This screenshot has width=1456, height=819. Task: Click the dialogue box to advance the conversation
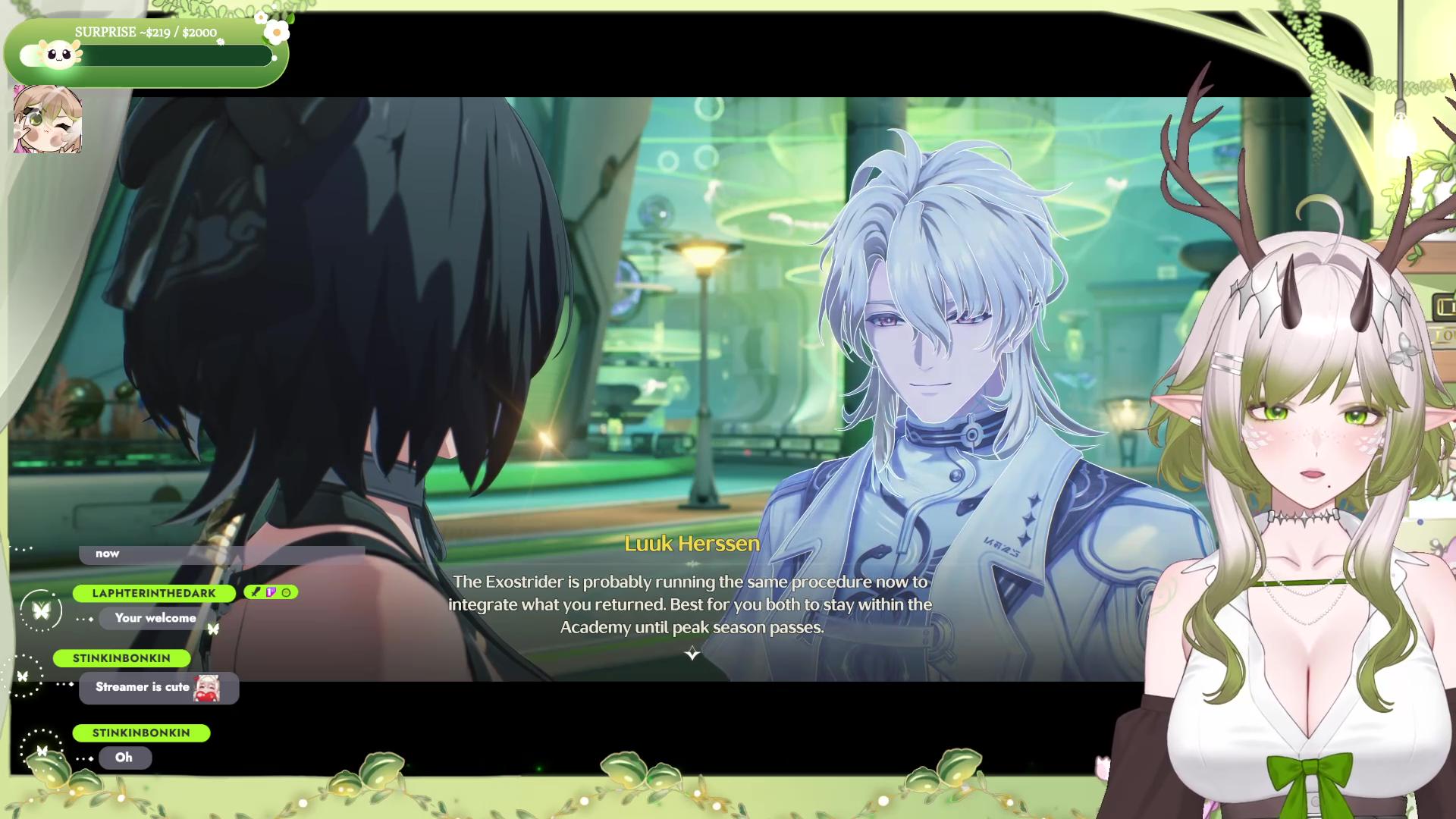(690, 605)
